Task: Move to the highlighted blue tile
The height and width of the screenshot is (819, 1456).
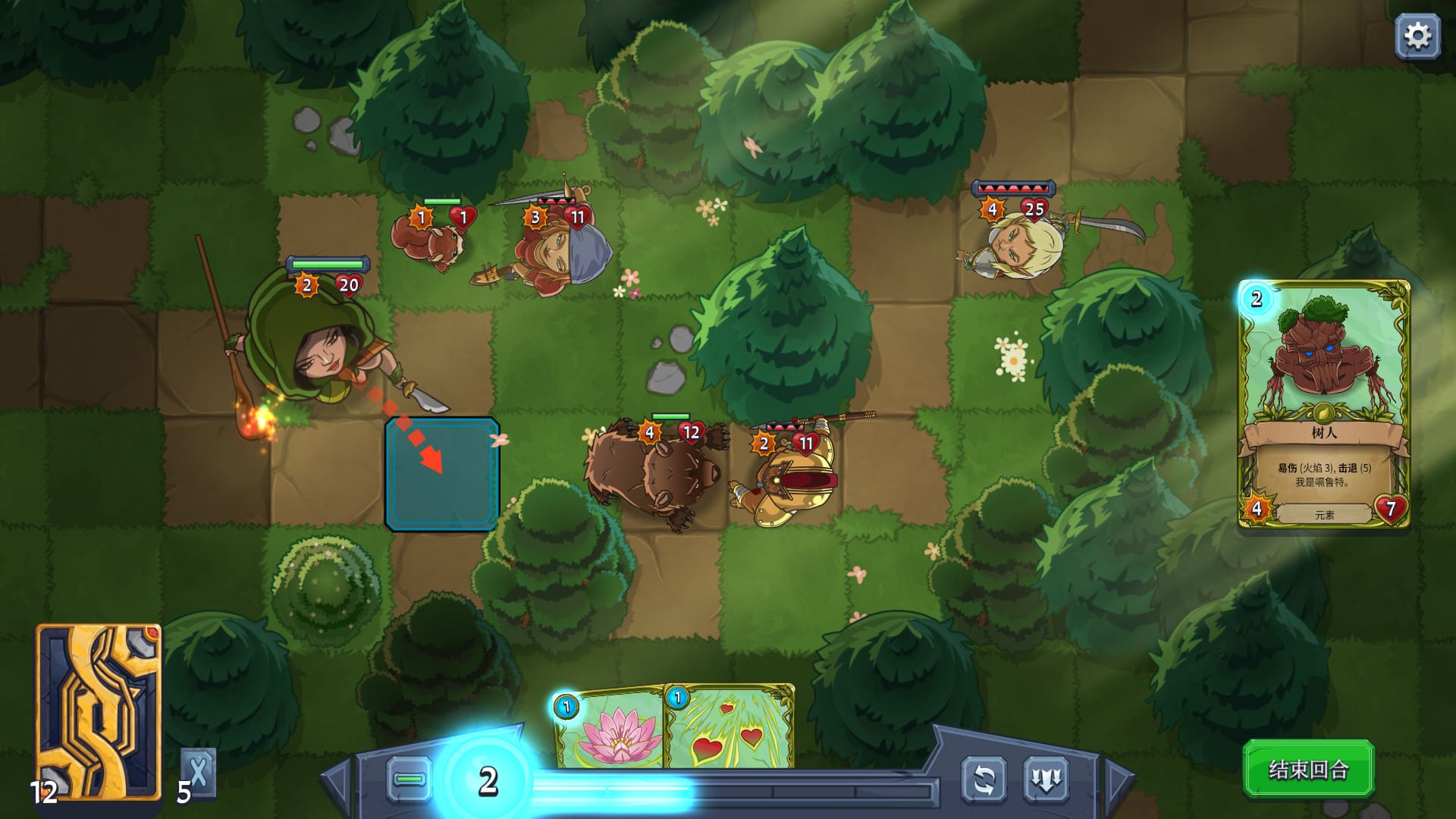Action: 442,474
